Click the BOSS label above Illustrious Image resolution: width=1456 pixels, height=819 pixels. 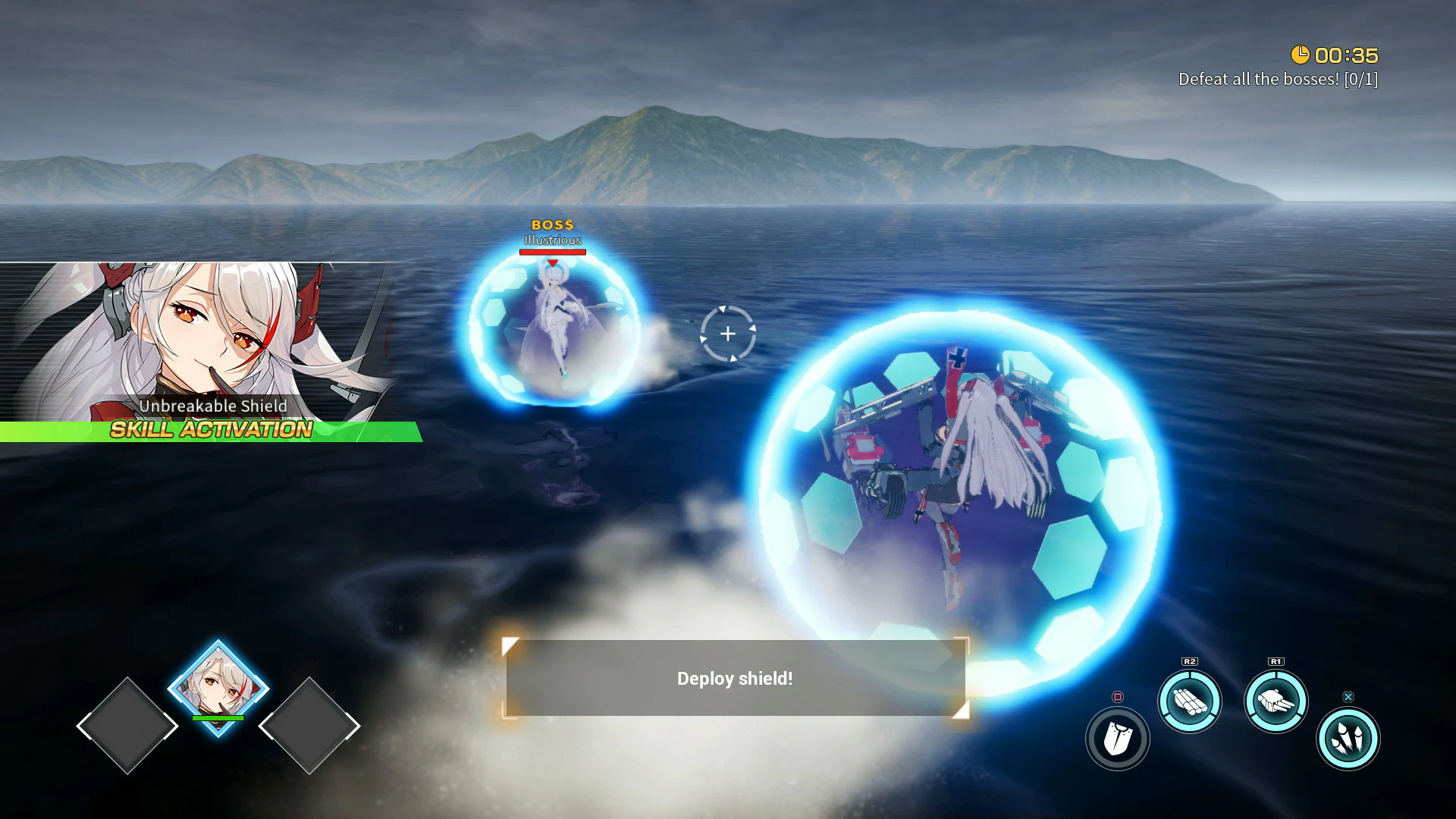[553, 224]
